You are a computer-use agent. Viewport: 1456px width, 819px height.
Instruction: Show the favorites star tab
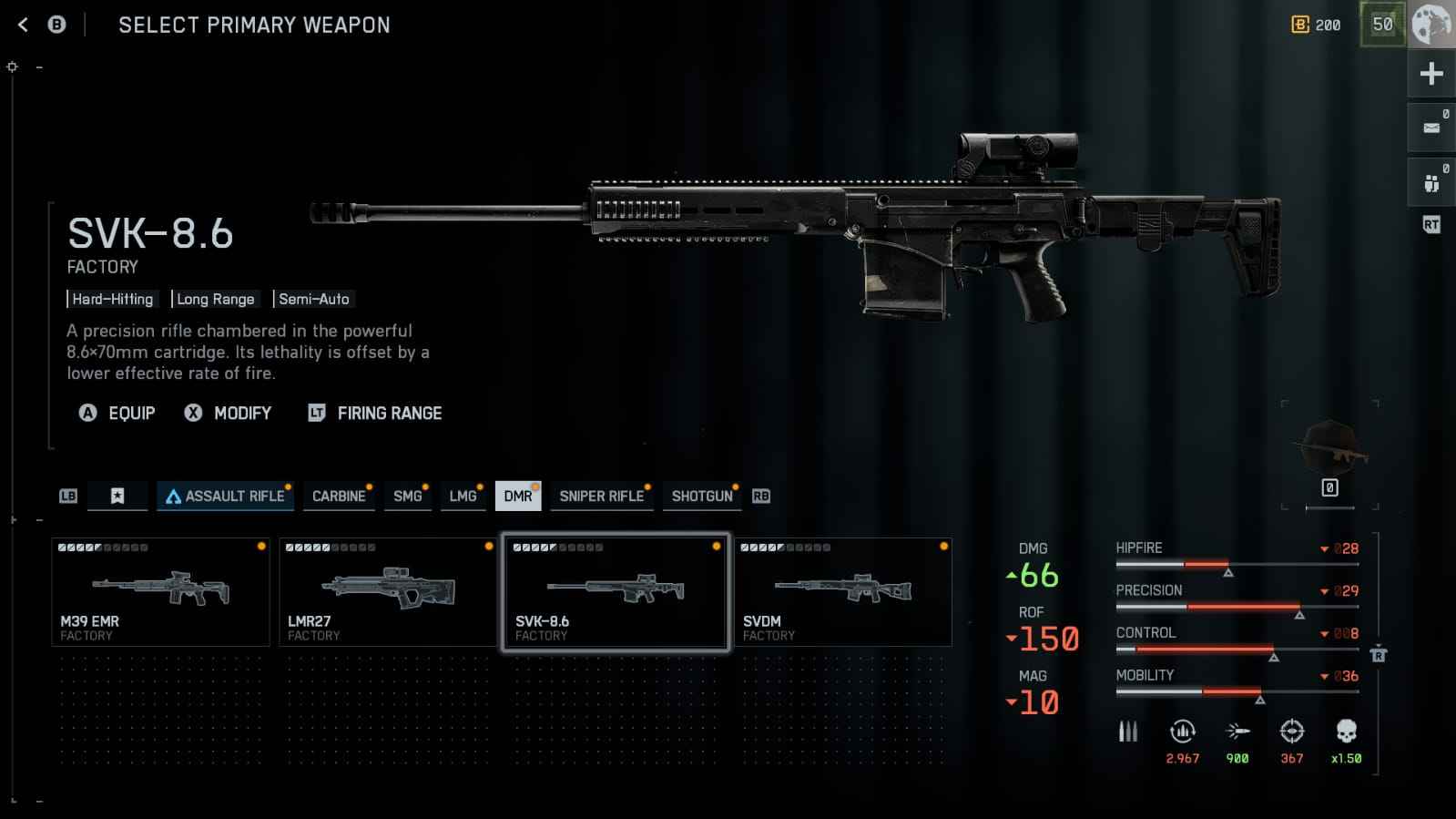(117, 497)
